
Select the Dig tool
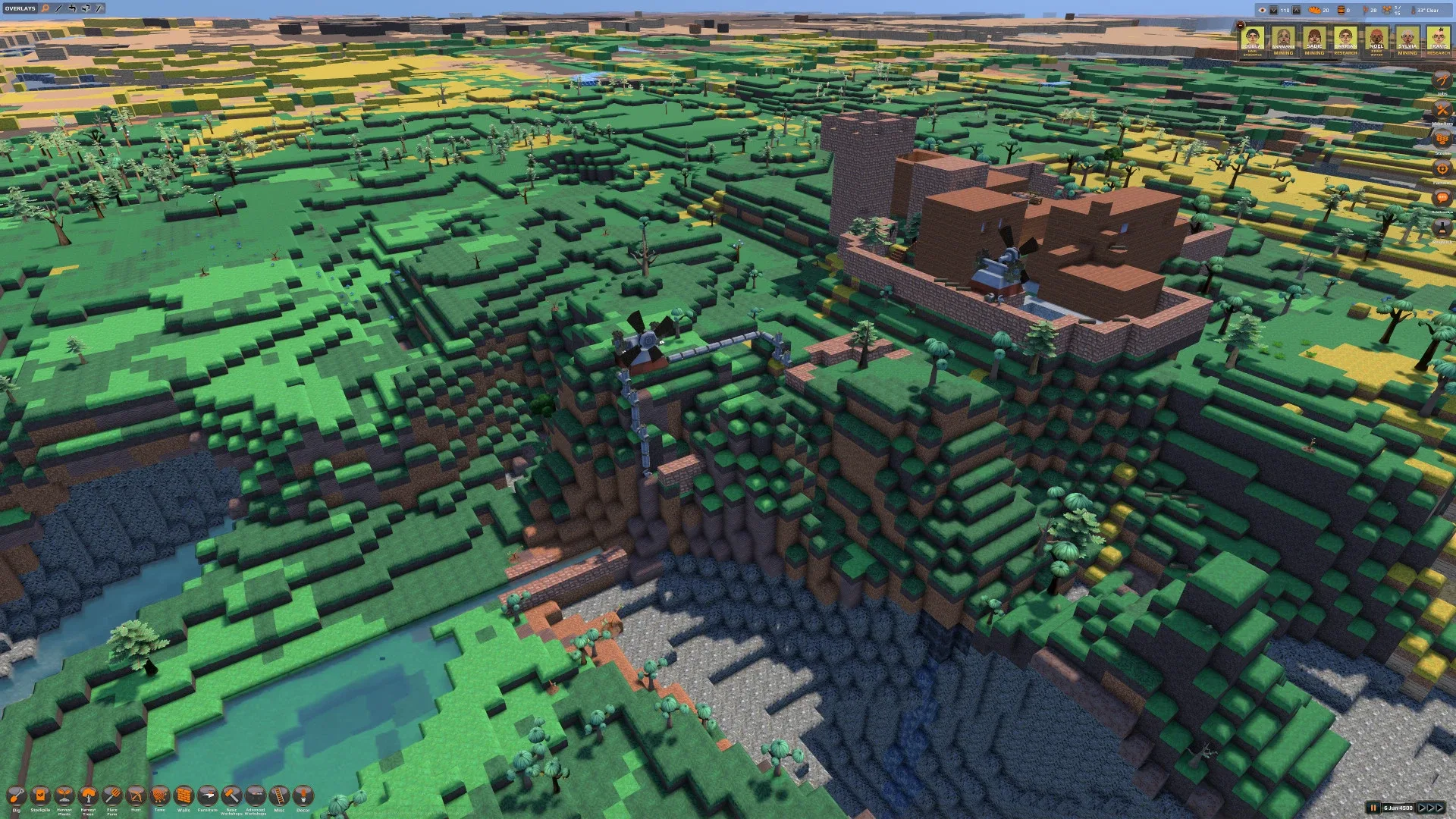17,796
